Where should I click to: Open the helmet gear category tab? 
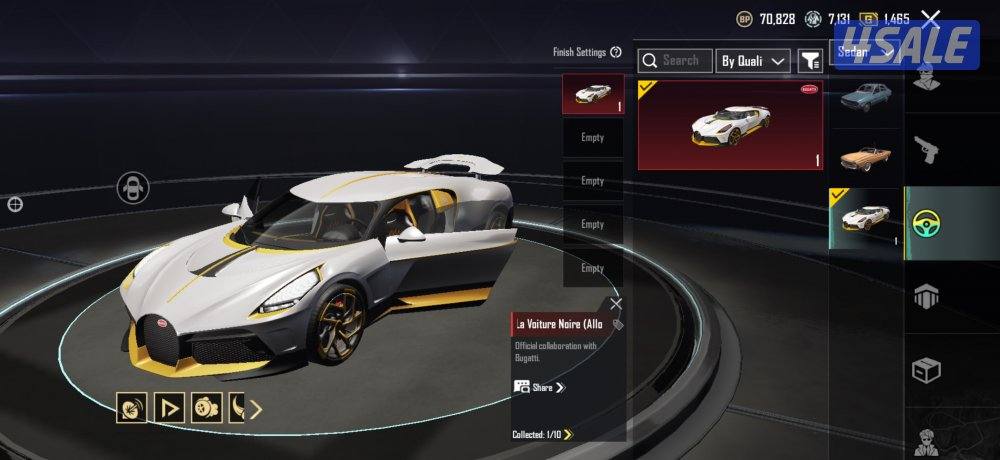[x=929, y=296]
